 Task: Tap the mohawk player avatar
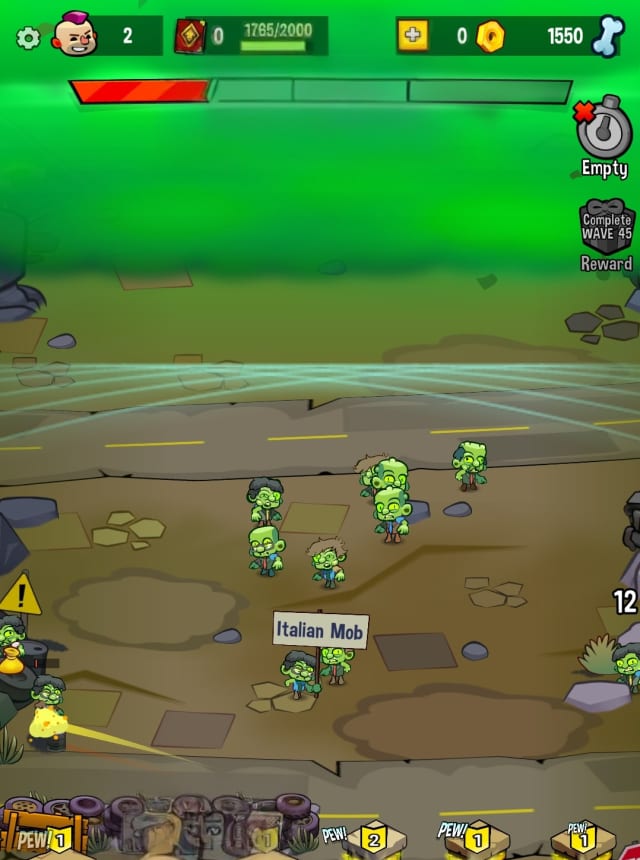[74, 35]
